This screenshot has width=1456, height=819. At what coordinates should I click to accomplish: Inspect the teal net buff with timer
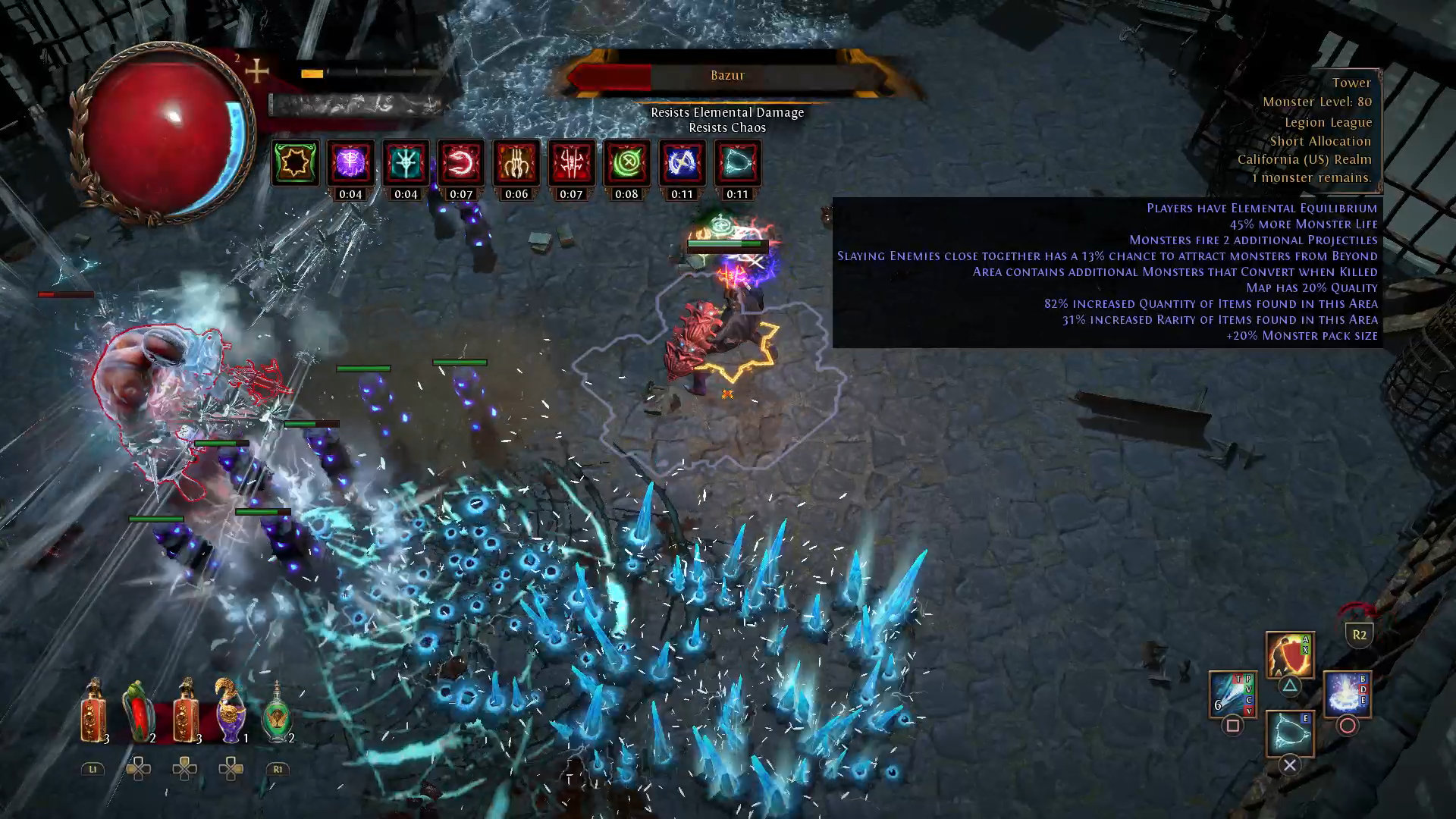click(x=737, y=162)
